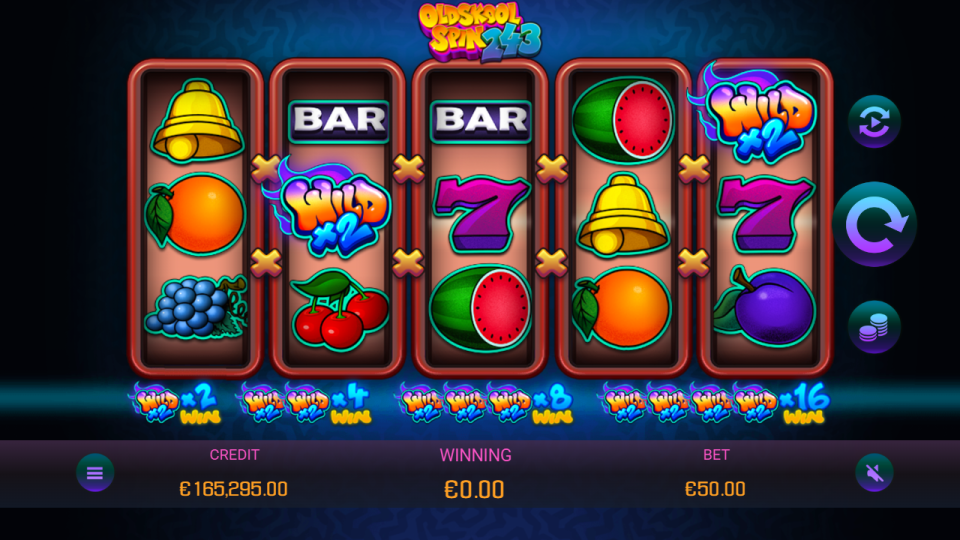Open the bet coins stack button
960x540 pixels.
(x=874, y=327)
